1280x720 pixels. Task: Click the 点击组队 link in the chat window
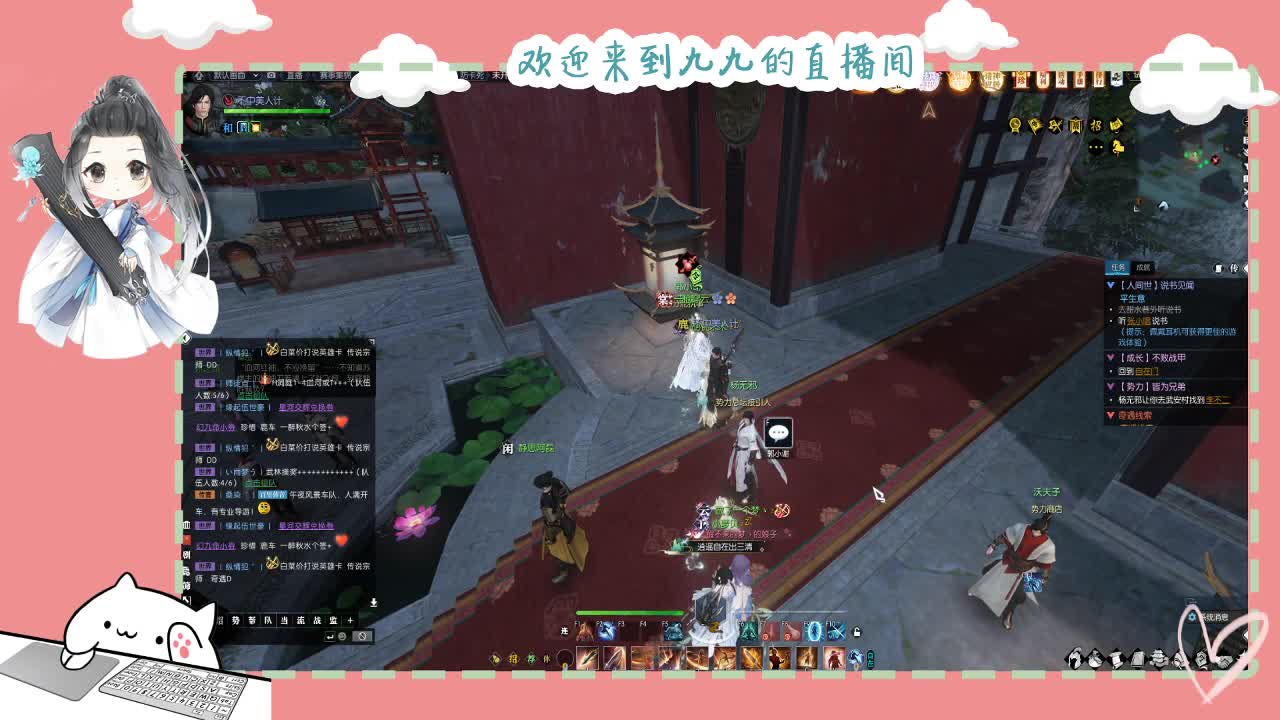252,397
